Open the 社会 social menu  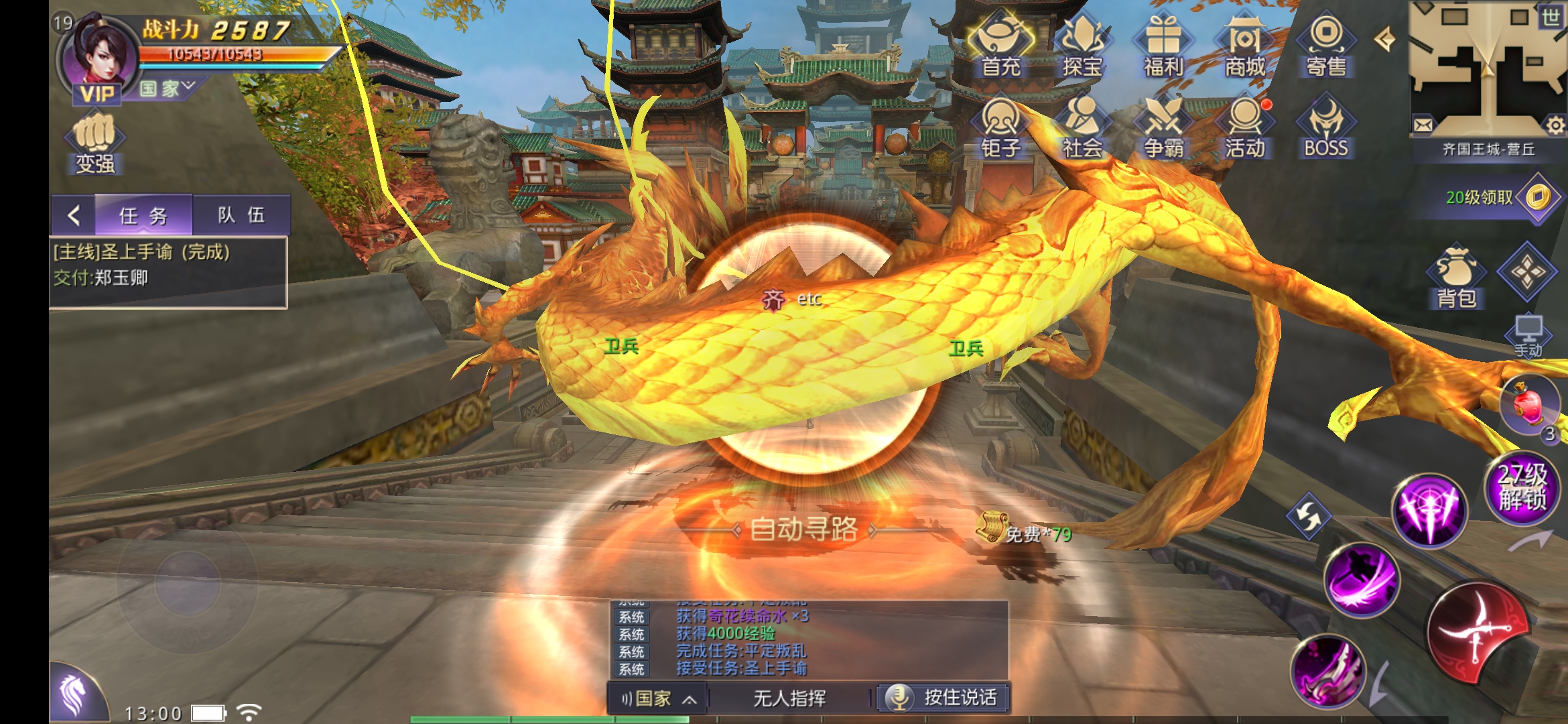[x=1082, y=127]
